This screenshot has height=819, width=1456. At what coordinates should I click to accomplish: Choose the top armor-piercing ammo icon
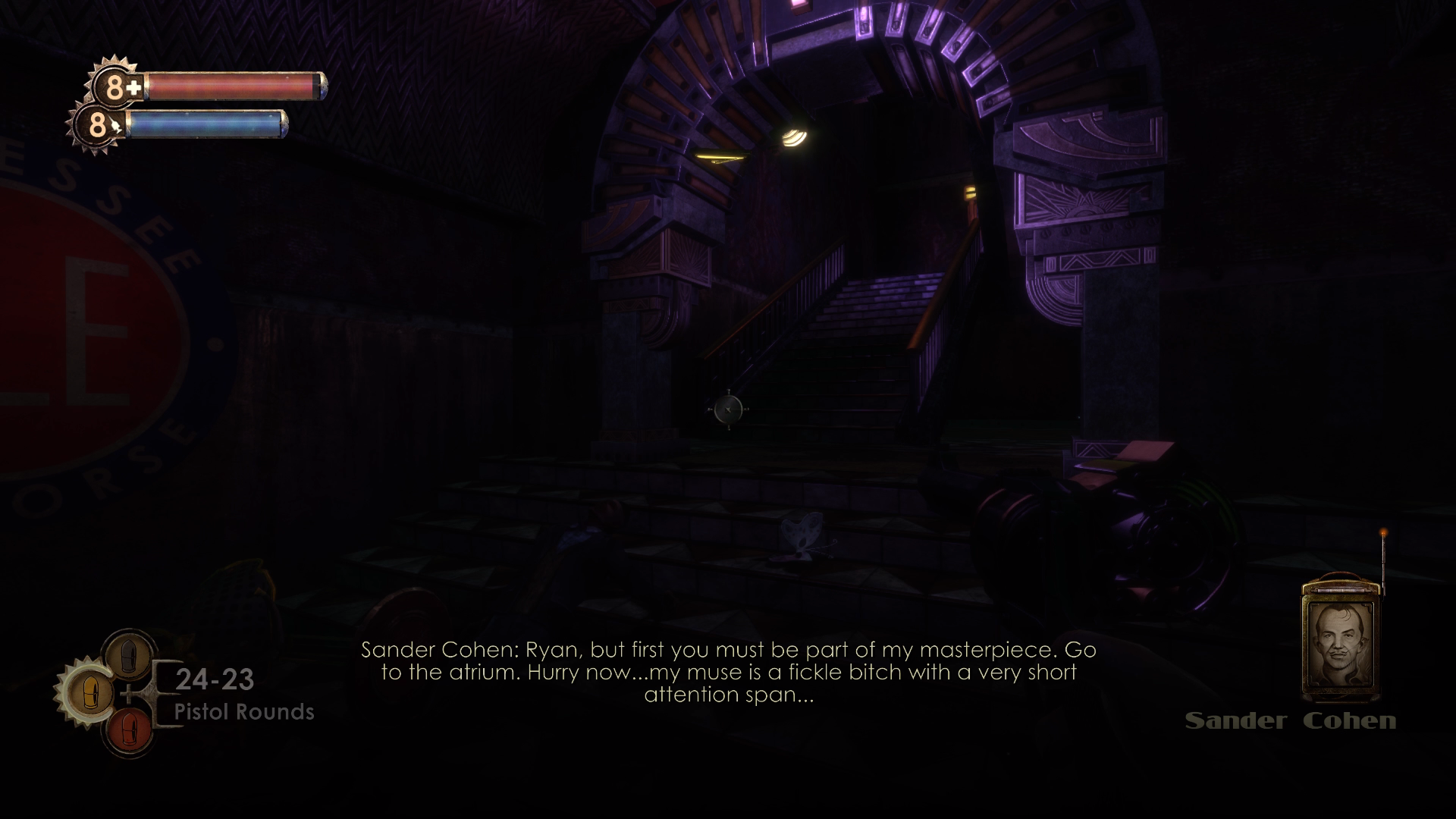pyautogui.click(x=128, y=654)
